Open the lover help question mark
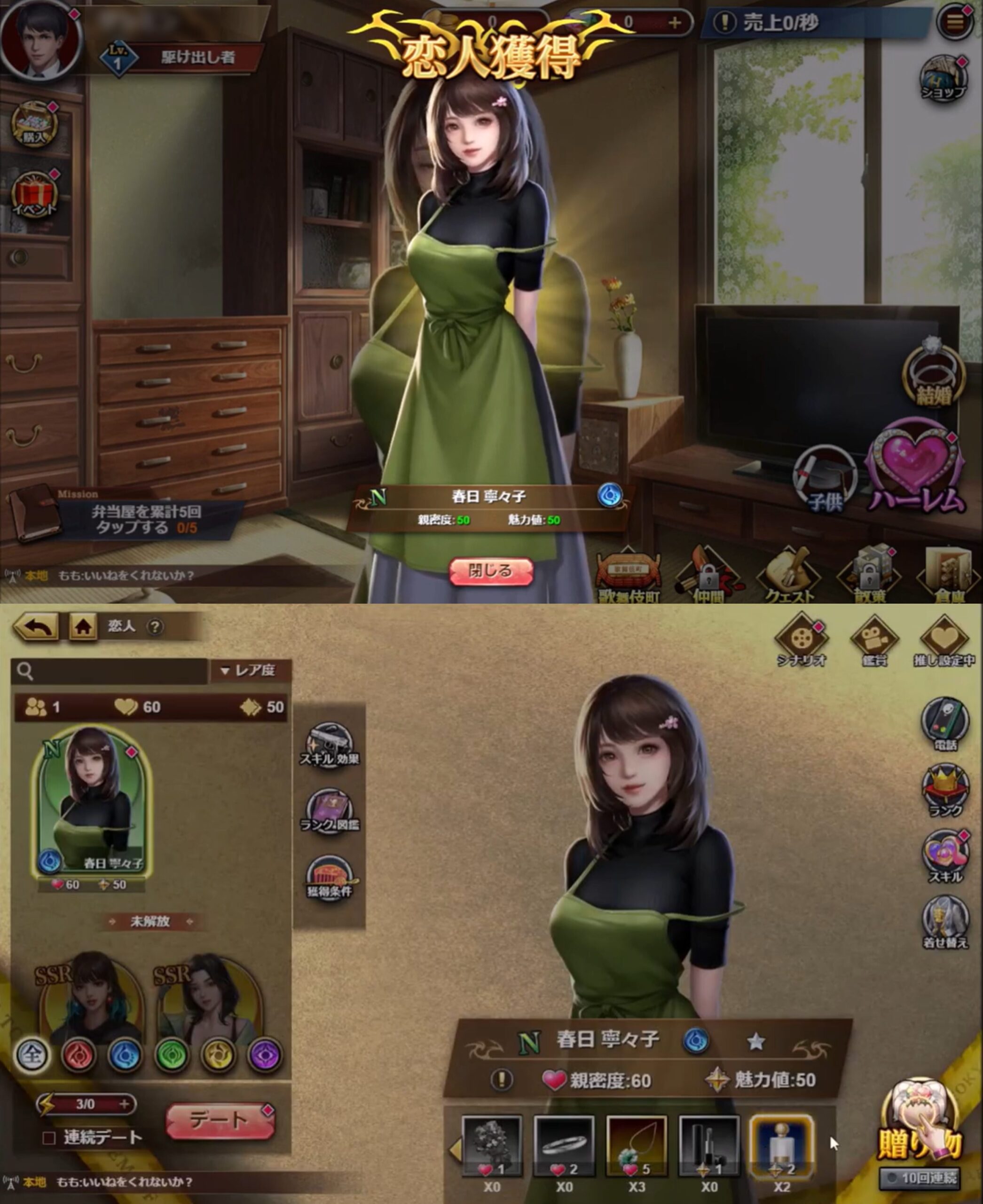The height and width of the screenshot is (1204, 983). click(155, 626)
